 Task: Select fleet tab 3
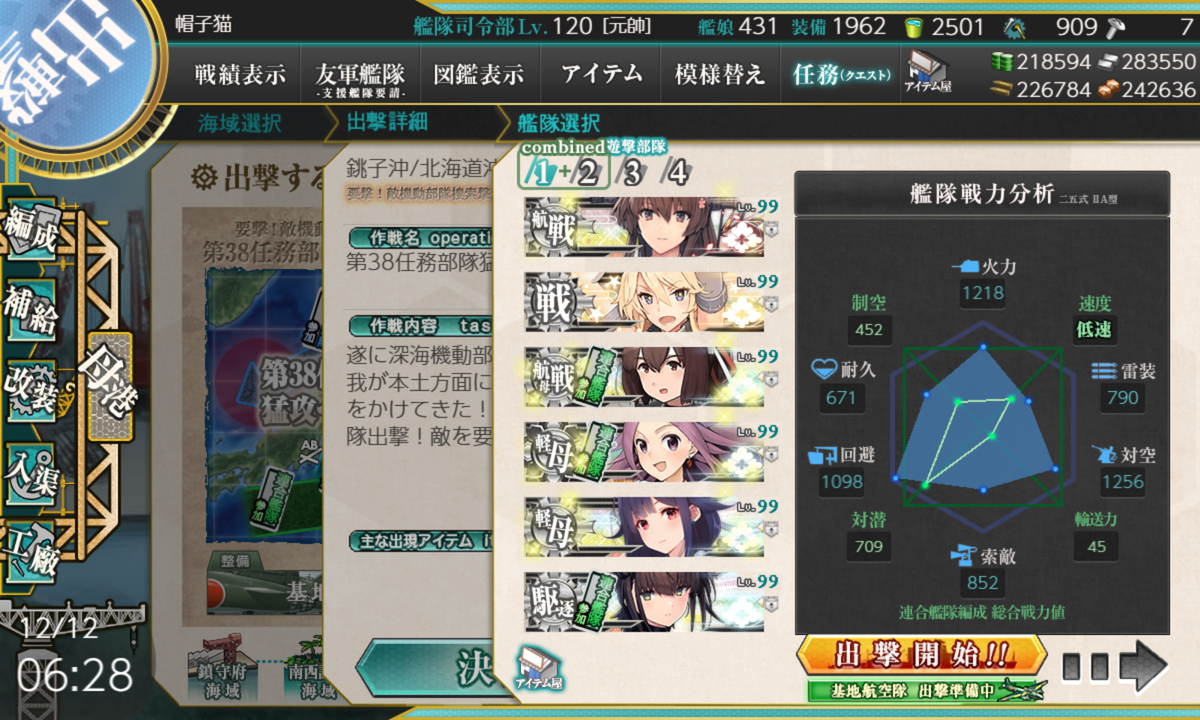630,173
